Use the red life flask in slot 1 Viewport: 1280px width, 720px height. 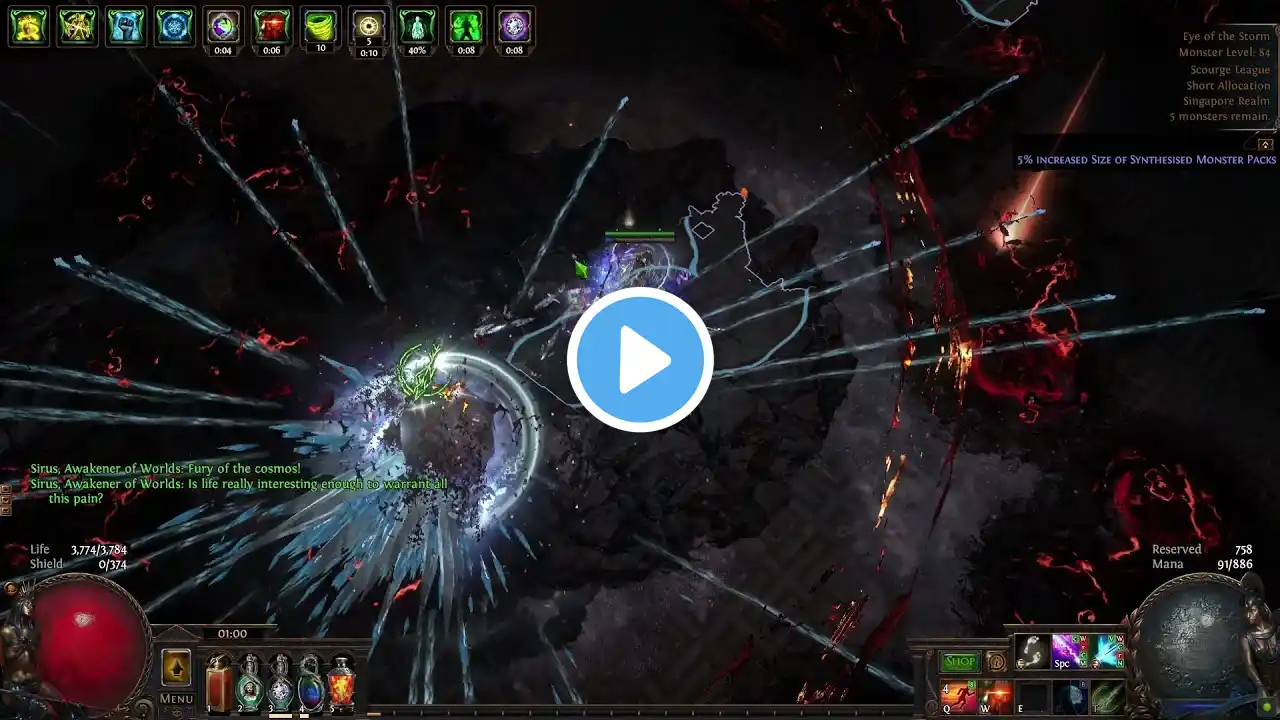(219, 685)
